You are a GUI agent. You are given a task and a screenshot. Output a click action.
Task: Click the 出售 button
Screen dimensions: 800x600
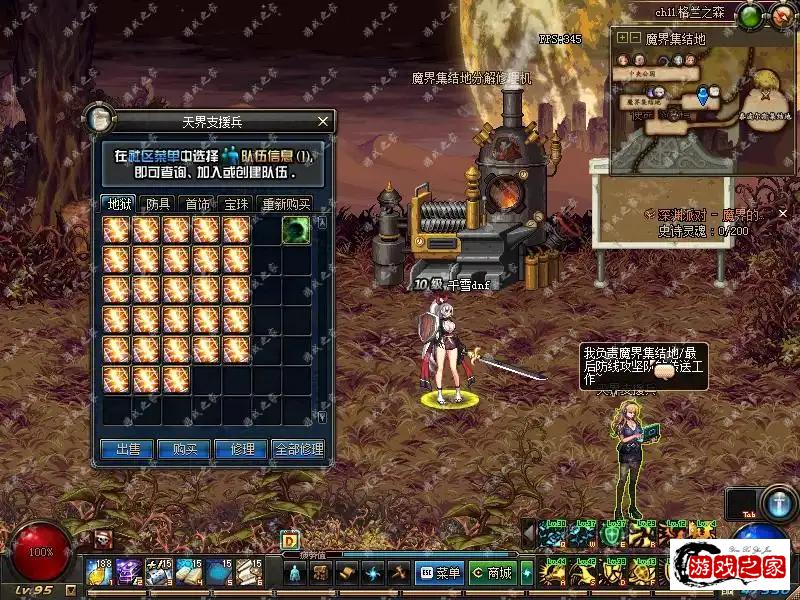127,450
